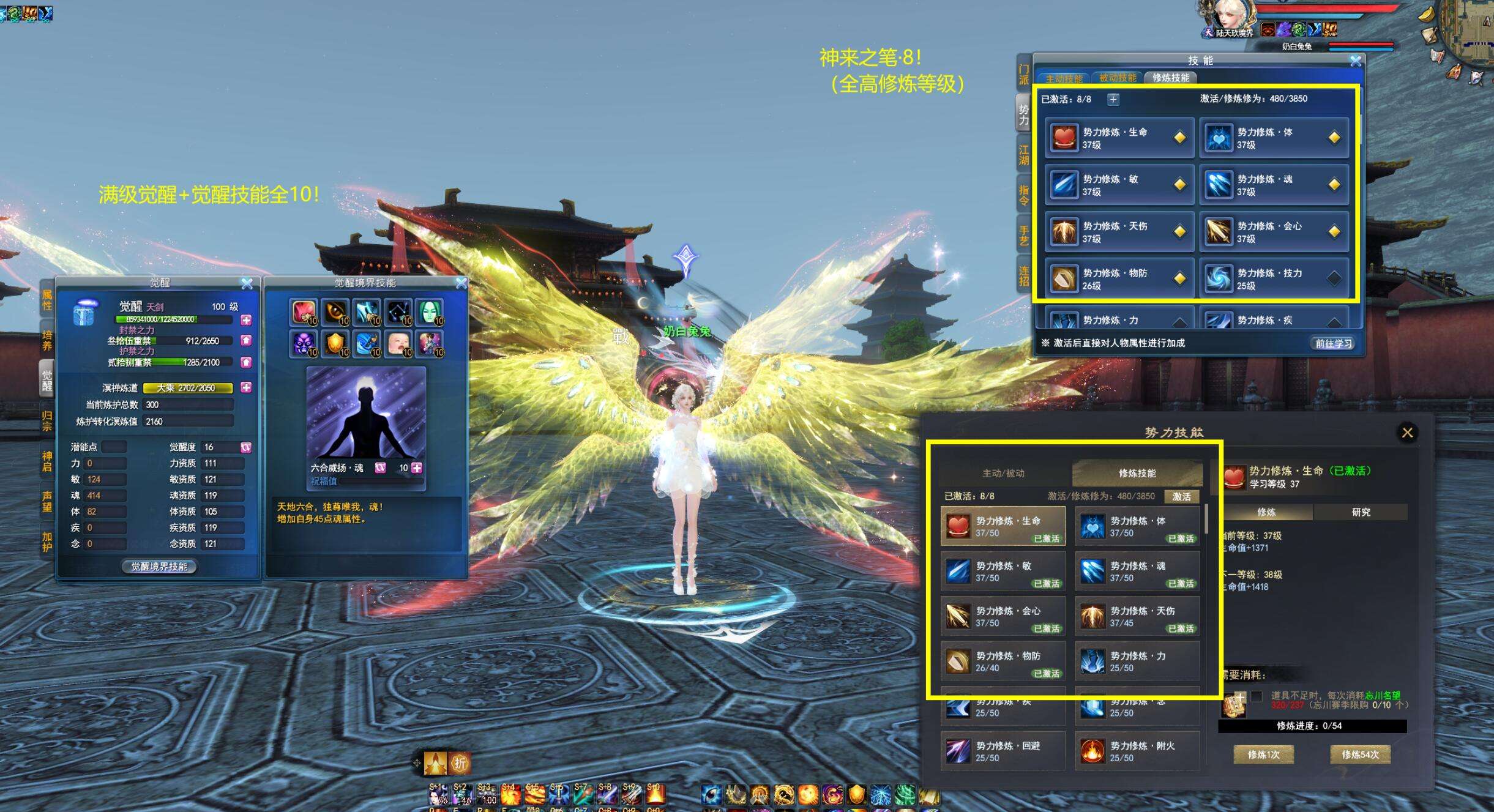Close the 技能 skills window
Screen dimensions: 1494x812
tap(1356, 61)
